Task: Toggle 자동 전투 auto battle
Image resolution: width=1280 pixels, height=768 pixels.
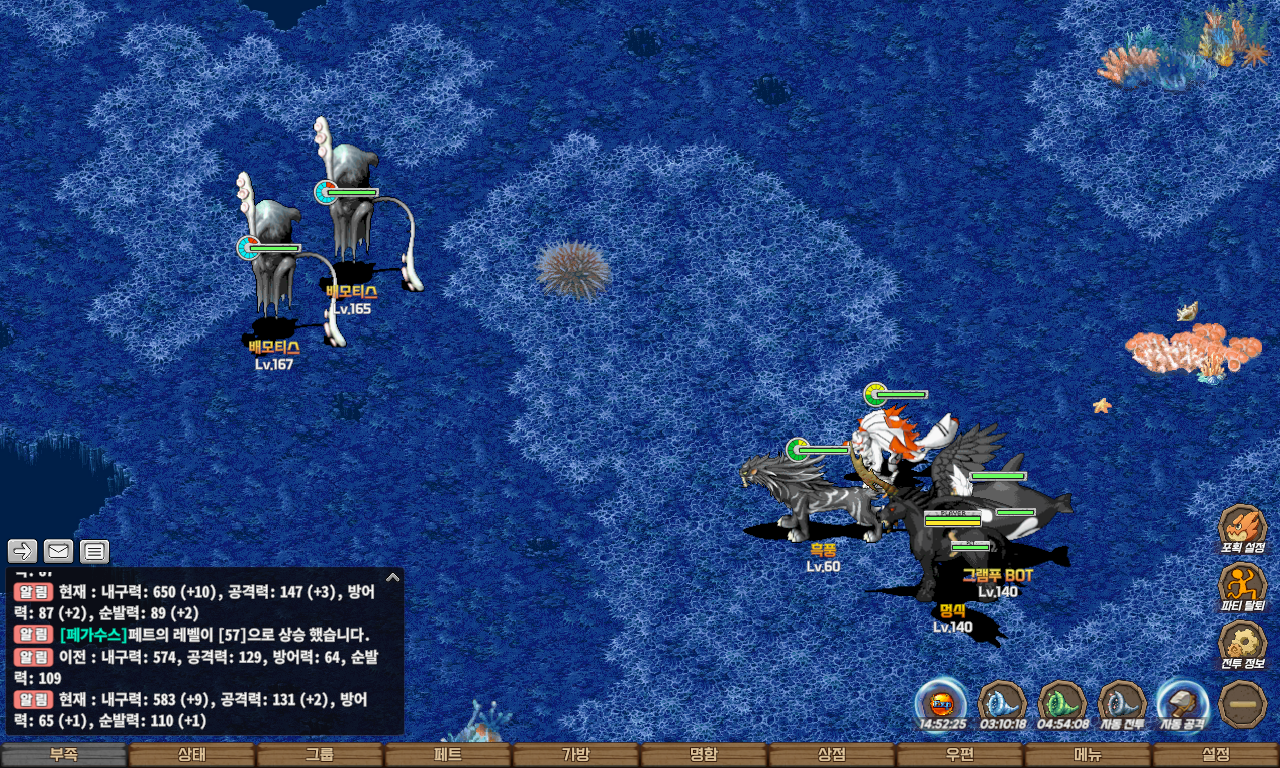Action: click(1123, 702)
